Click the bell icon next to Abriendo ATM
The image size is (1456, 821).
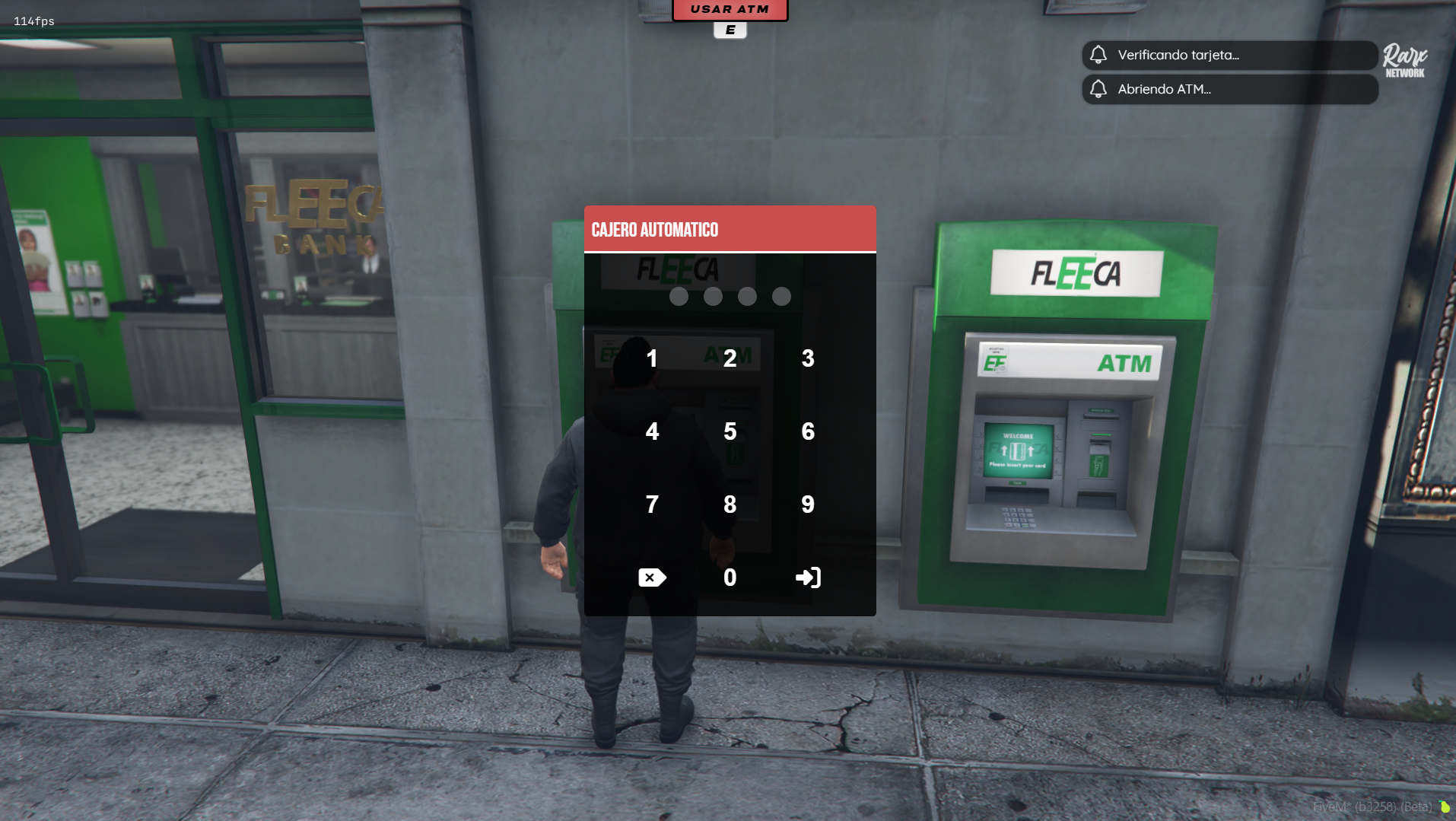click(1098, 89)
